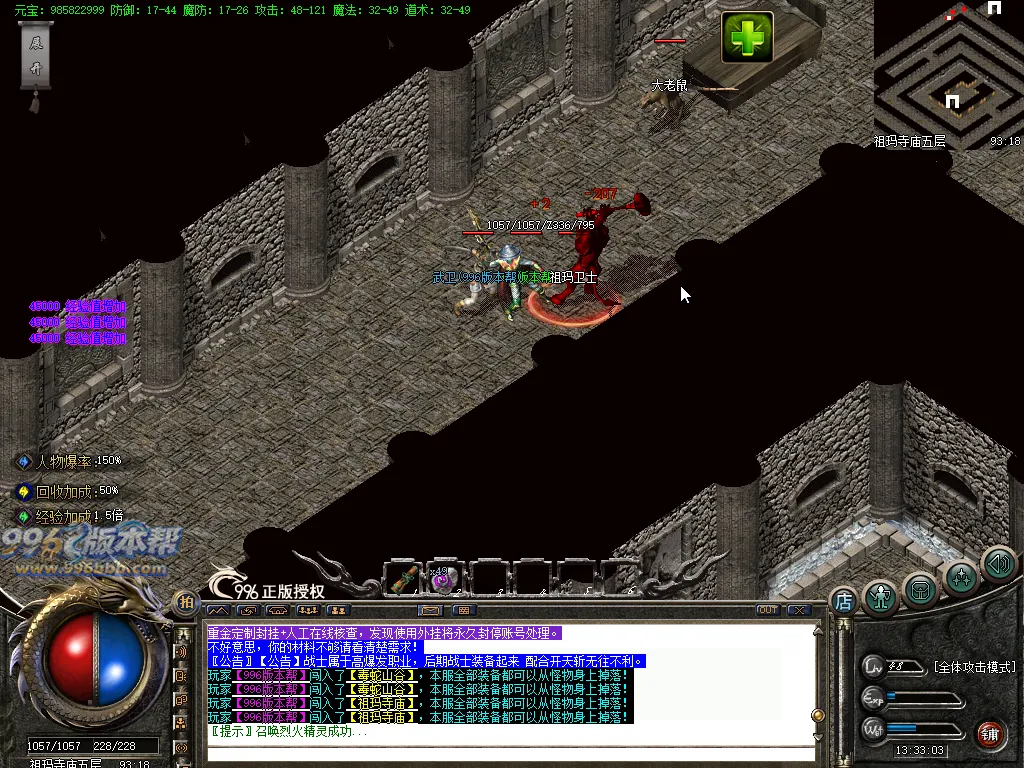Open the skills sparkle round icon

pos(961,578)
